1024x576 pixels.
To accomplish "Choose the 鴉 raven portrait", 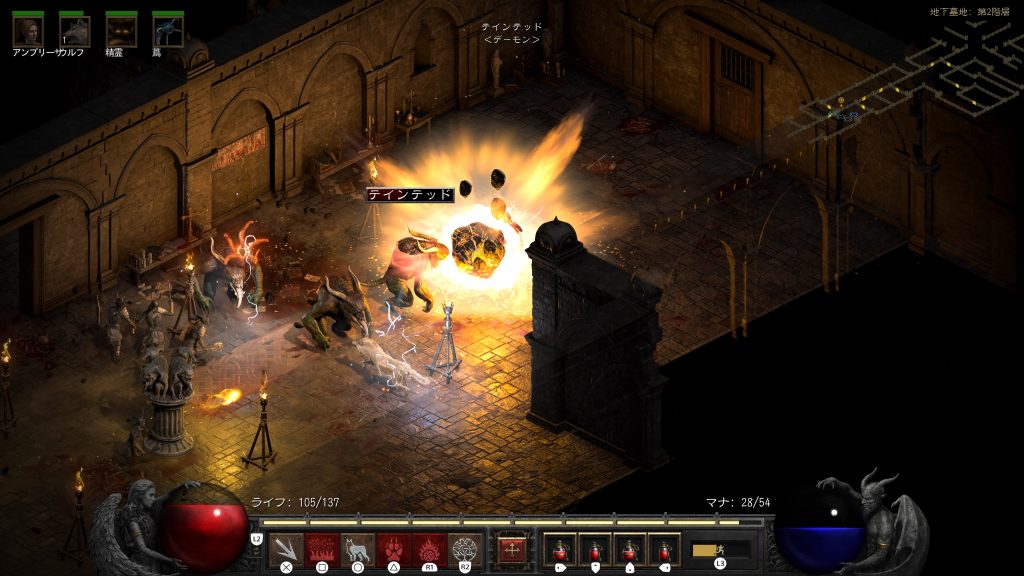I will click(167, 30).
